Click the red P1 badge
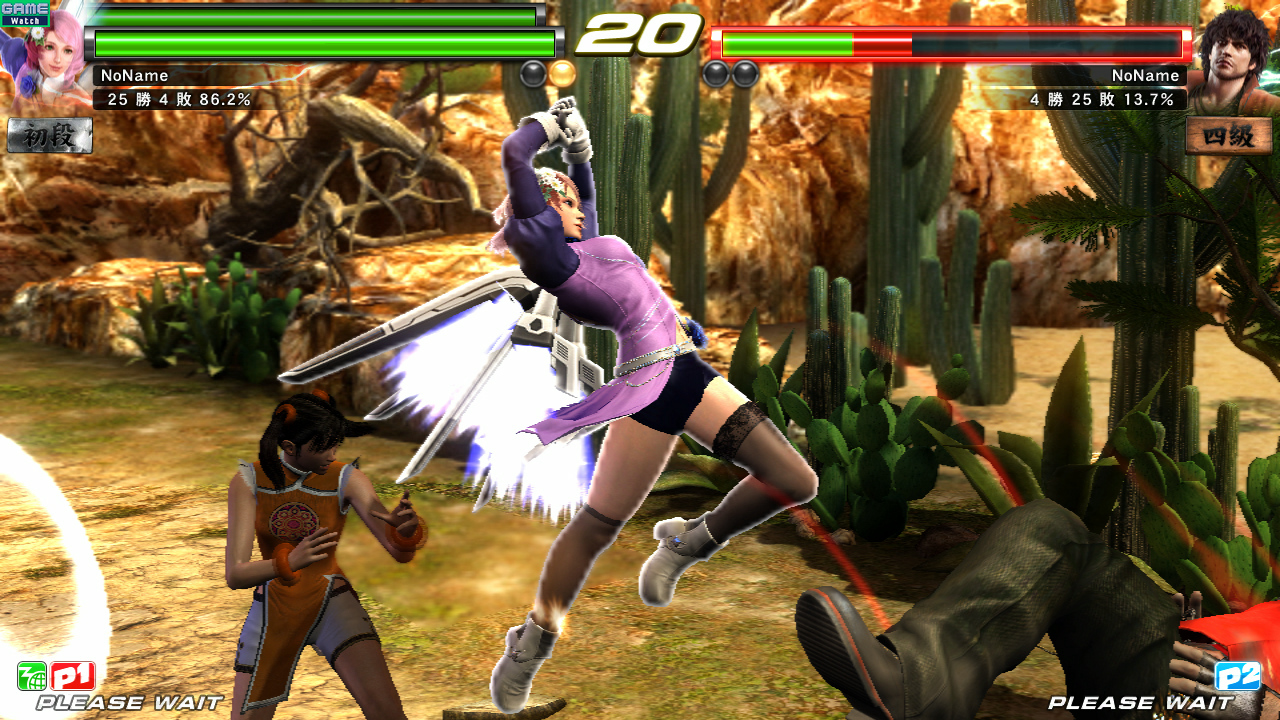Screen dimensions: 1280x720 [x=73, y=677]
